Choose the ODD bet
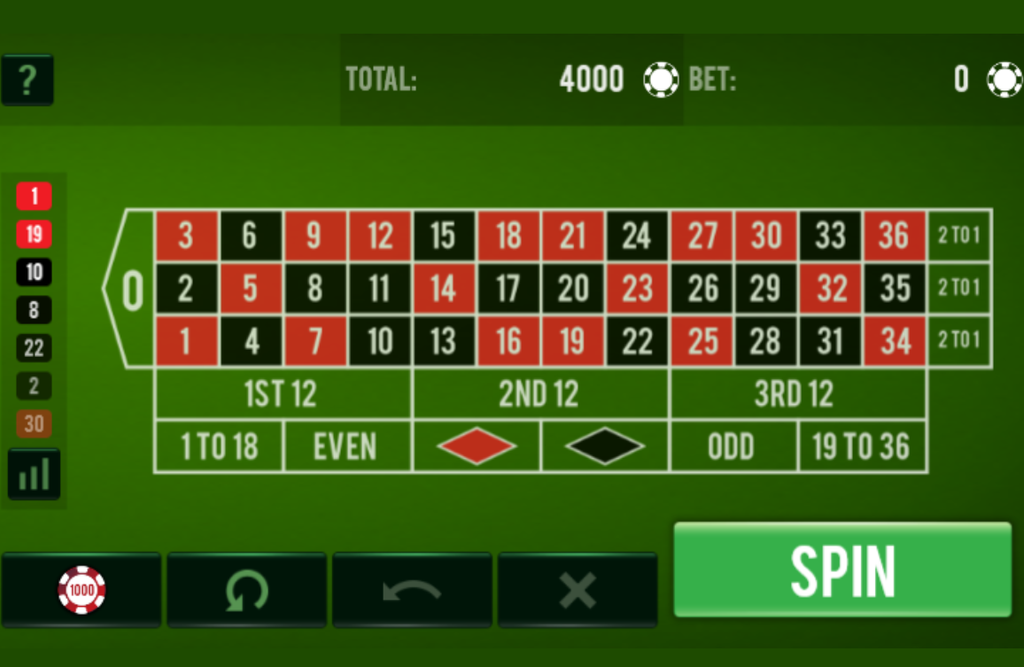 (x=733, y=446)
